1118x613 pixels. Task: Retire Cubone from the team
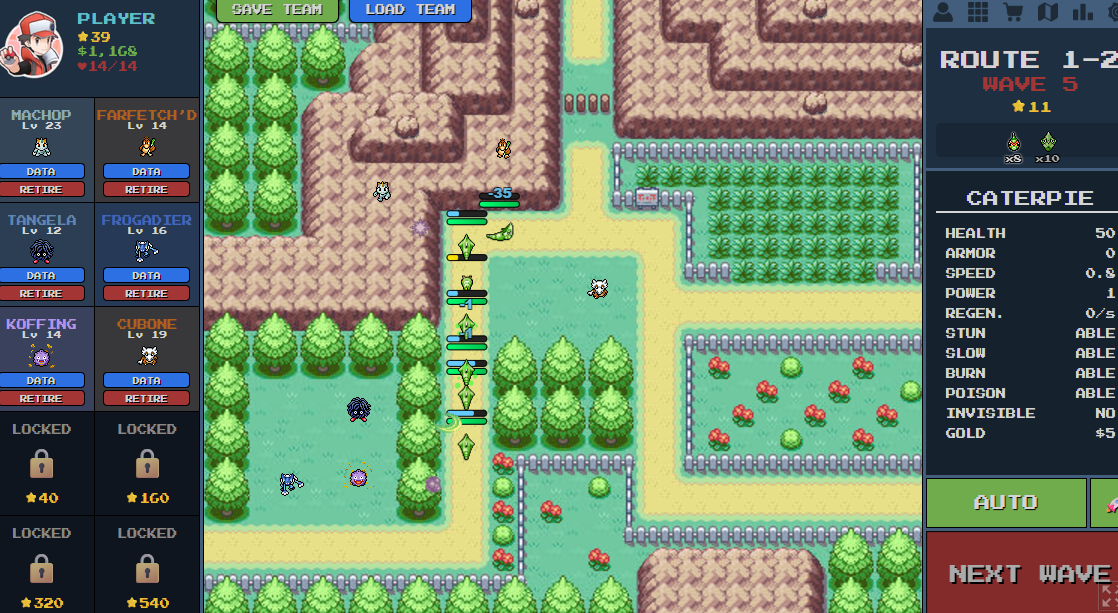click(x=146, y=398)
